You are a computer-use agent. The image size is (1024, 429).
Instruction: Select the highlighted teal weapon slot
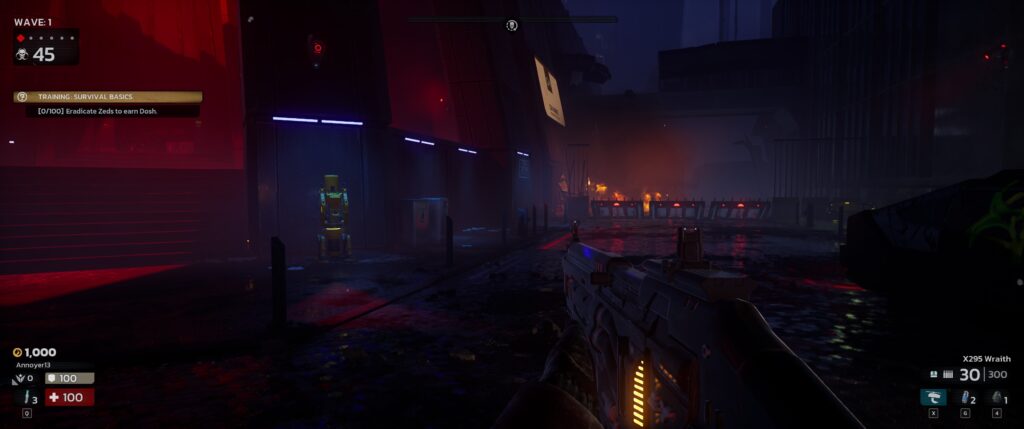point(933,397)
